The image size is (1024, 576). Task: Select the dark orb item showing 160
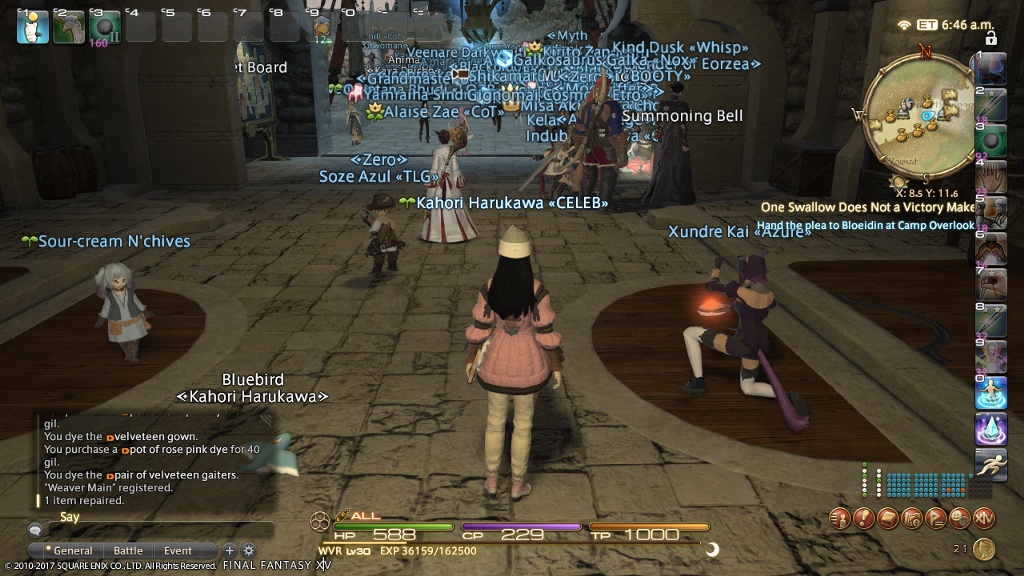point(104,26)
